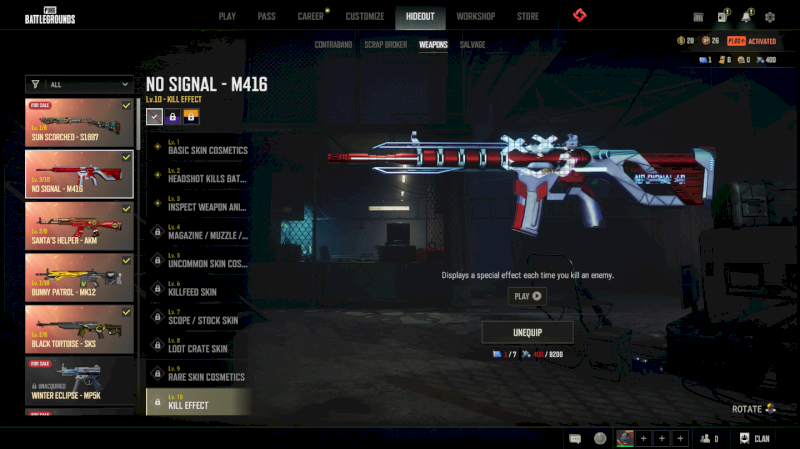The height and width of the screenshot is (449, 800).
Task: Open the Workshop tab
Action: [x=475, y=17]
